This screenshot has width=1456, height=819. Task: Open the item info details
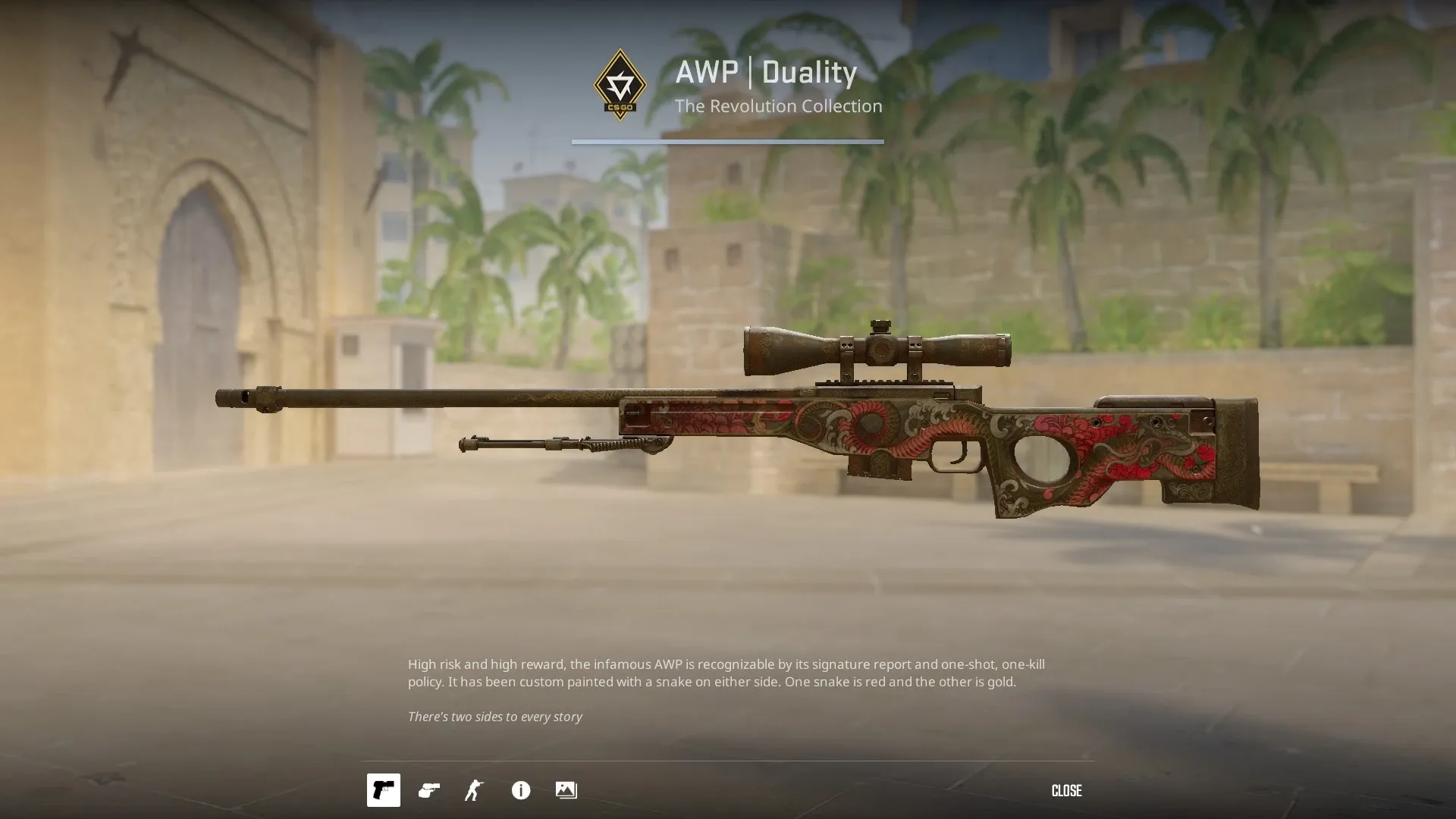521,790
